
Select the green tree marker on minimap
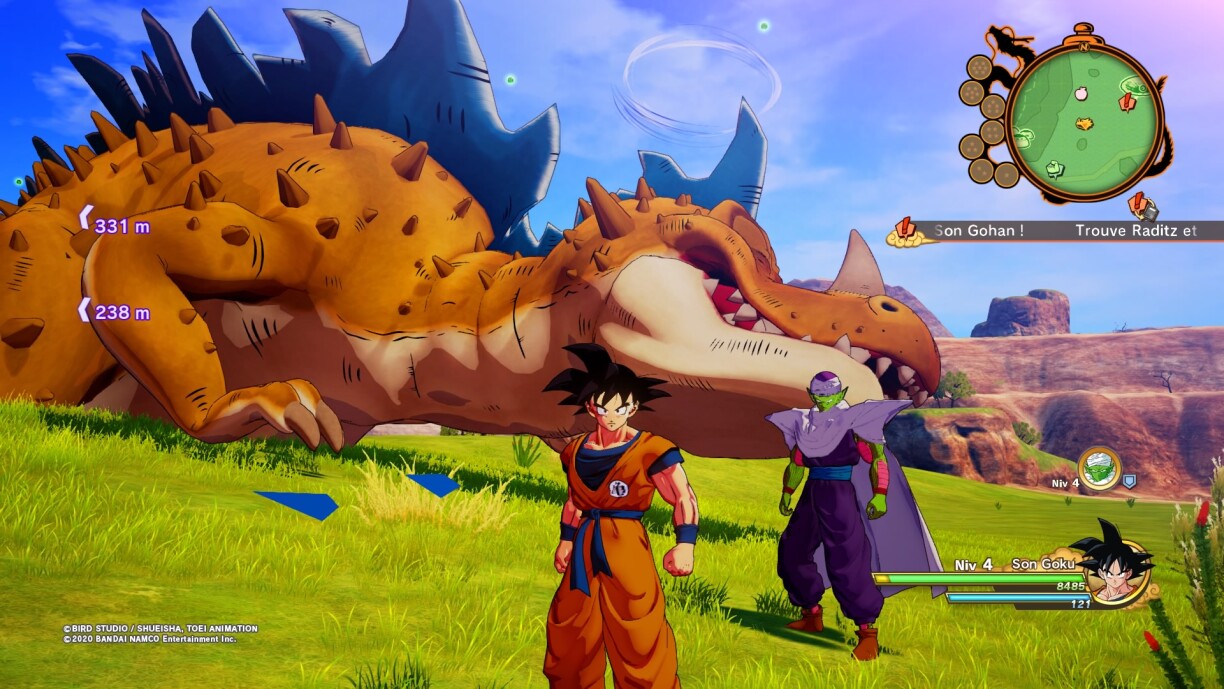pos(1053,169)
